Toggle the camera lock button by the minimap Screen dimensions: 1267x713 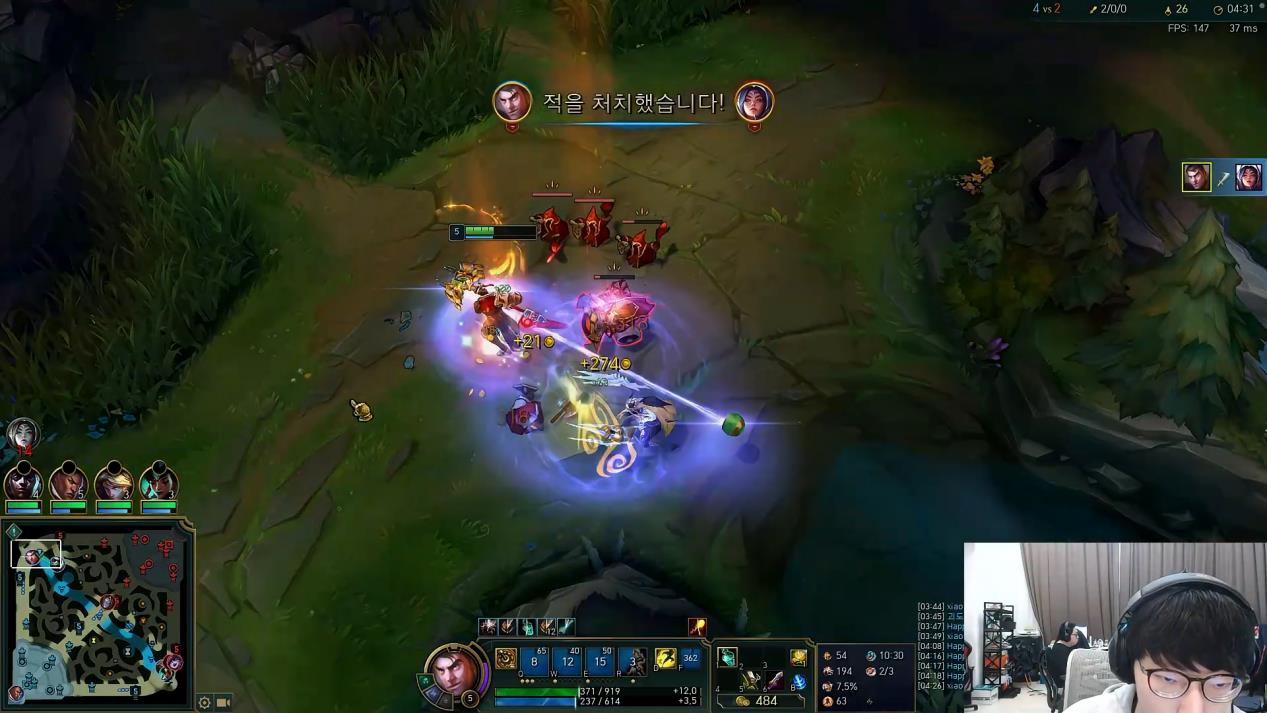[224, 702]
